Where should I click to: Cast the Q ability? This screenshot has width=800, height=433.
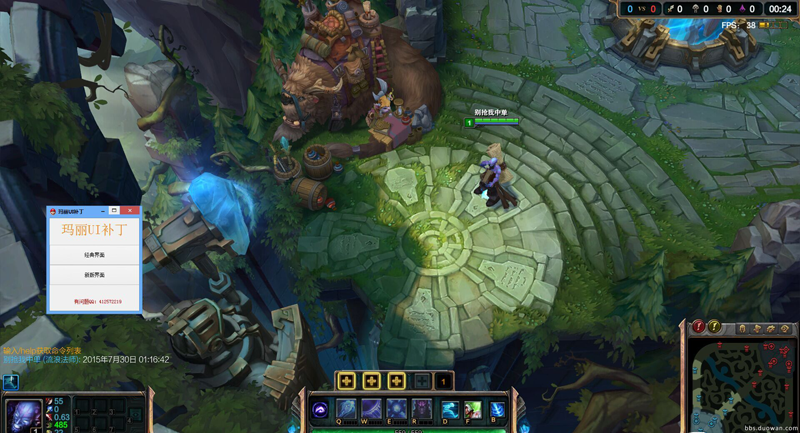[345, 408]
